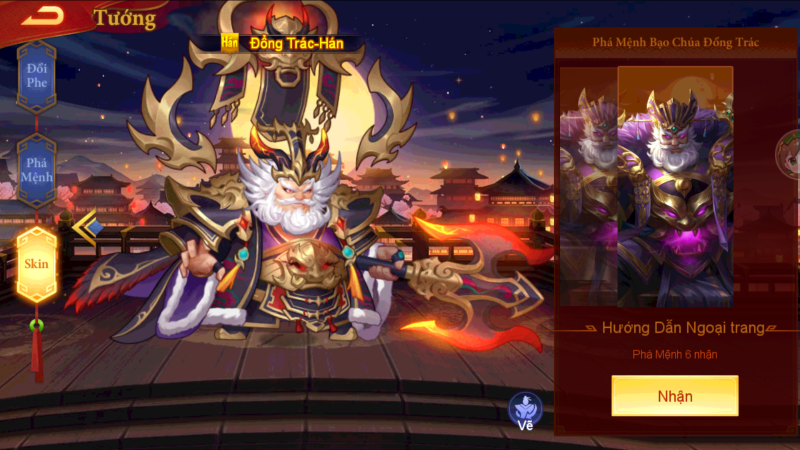
Task: Tap the round character avatar at right edge
Action: coord(789,150)
